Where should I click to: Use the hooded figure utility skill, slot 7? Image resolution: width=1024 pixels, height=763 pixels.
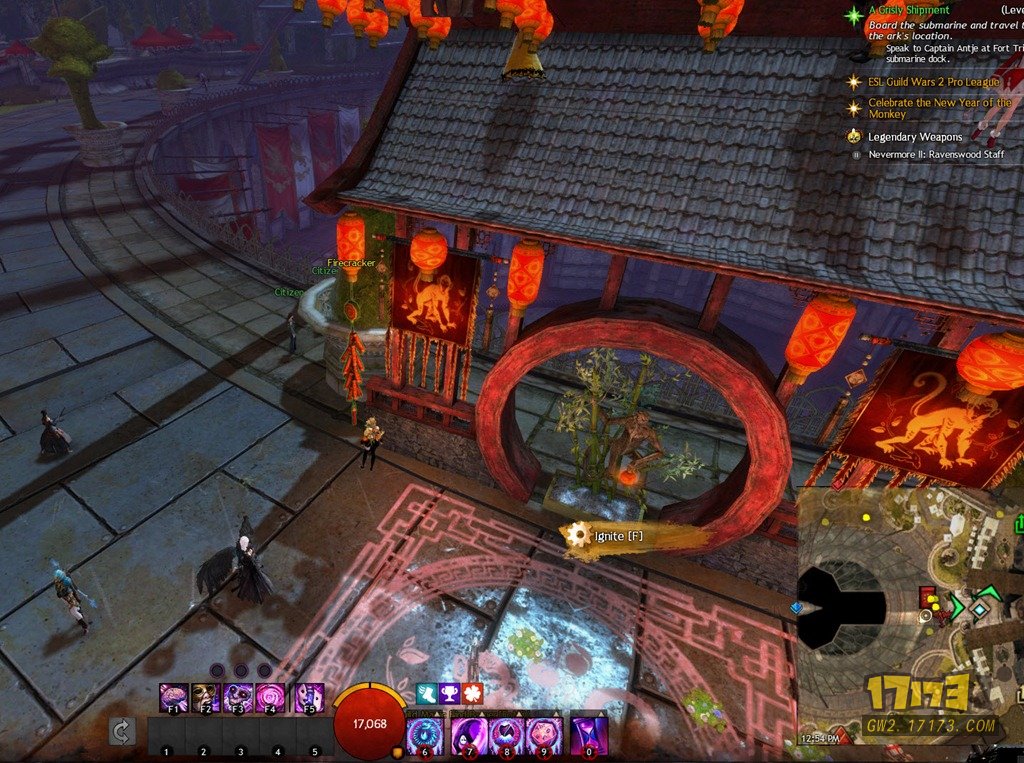469,736
